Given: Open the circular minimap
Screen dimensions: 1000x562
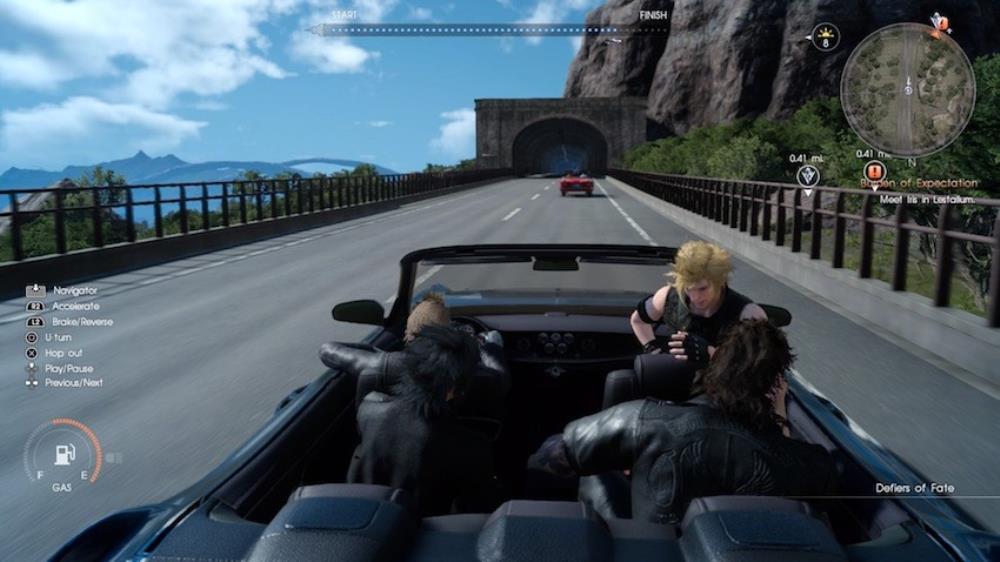Looking at the screenshot, I should tap(907, 89).
